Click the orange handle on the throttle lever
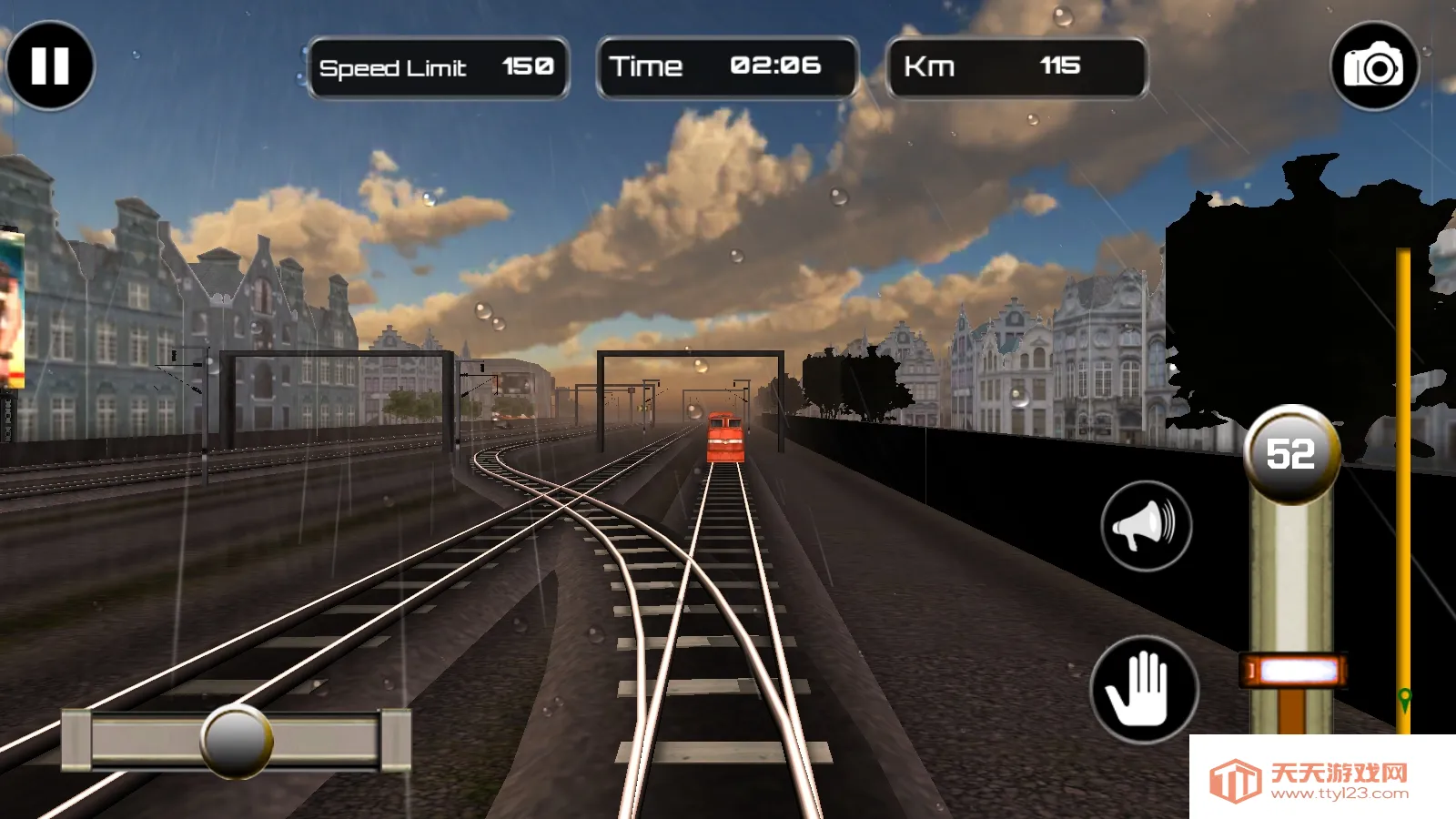Screen dimensions: 1456x819 pos(1293,672)
